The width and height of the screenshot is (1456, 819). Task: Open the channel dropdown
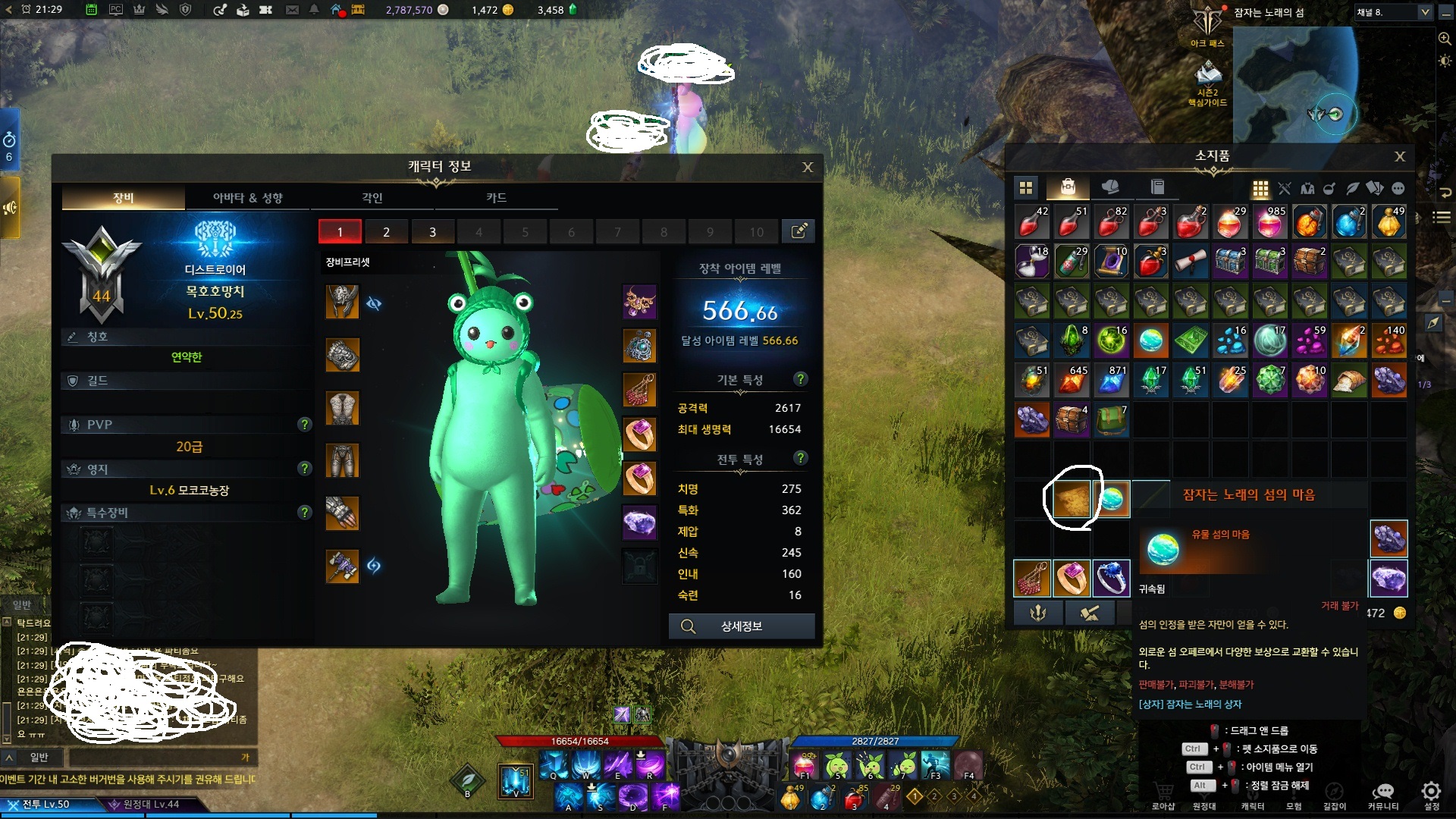coord(1424,12)
